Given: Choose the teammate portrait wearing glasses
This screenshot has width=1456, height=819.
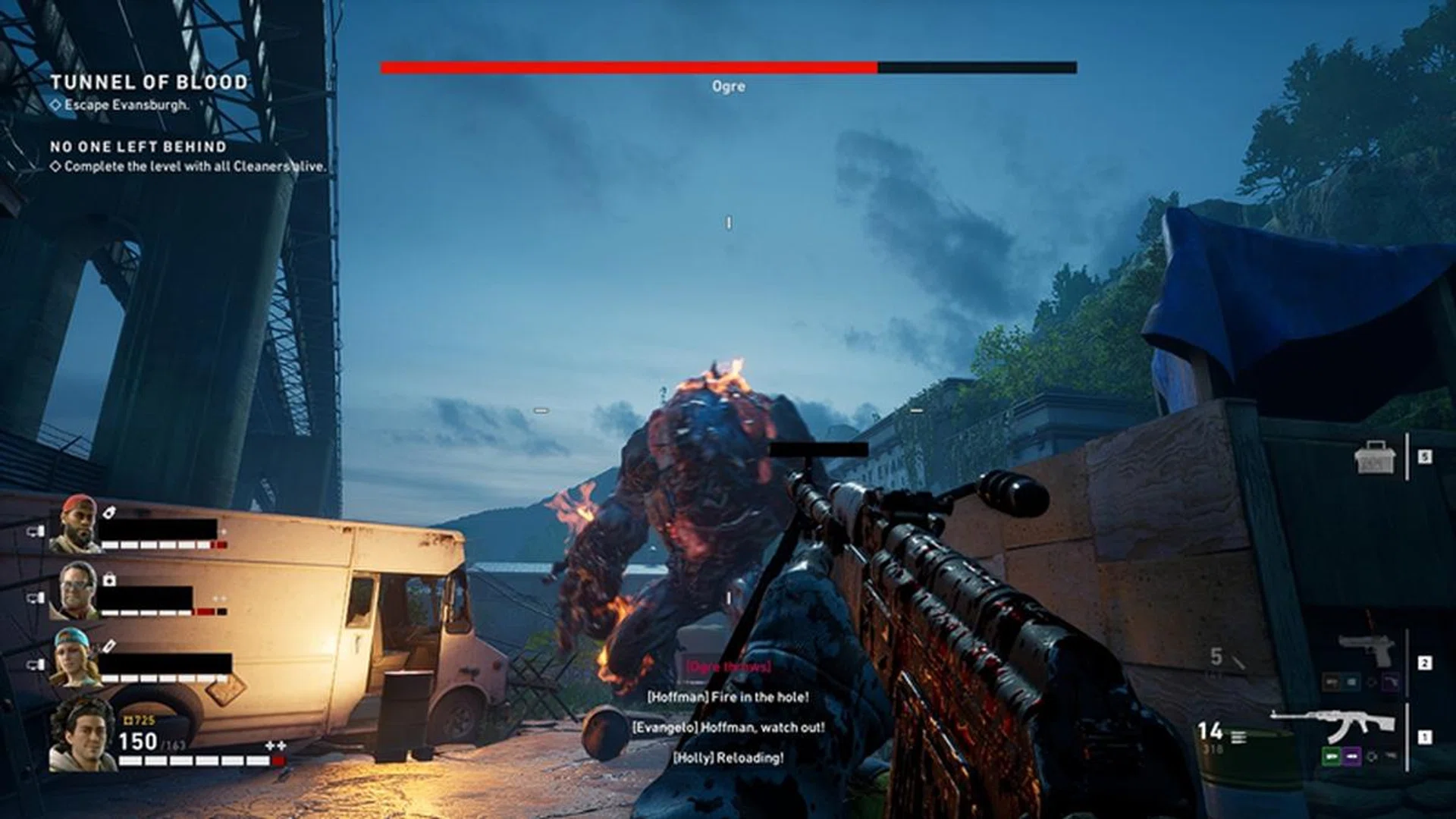Looking at the screenshot, I should [75, 590].
